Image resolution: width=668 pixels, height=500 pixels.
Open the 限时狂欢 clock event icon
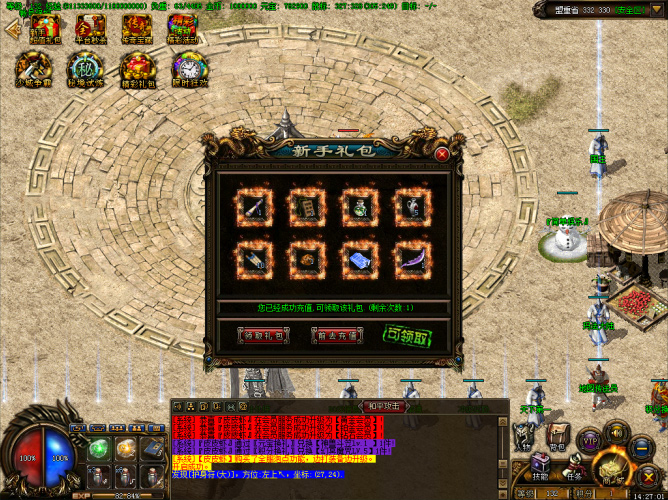point(187,69)
